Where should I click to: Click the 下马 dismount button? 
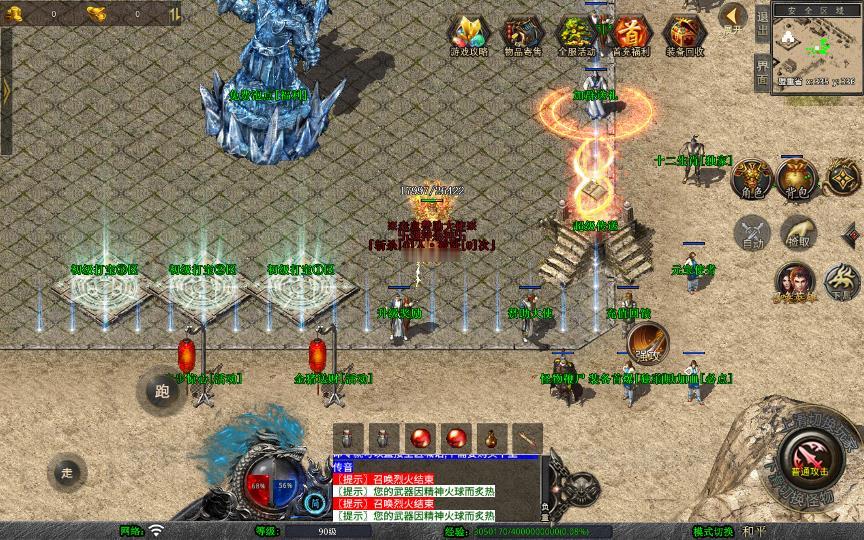pos(843,282)
